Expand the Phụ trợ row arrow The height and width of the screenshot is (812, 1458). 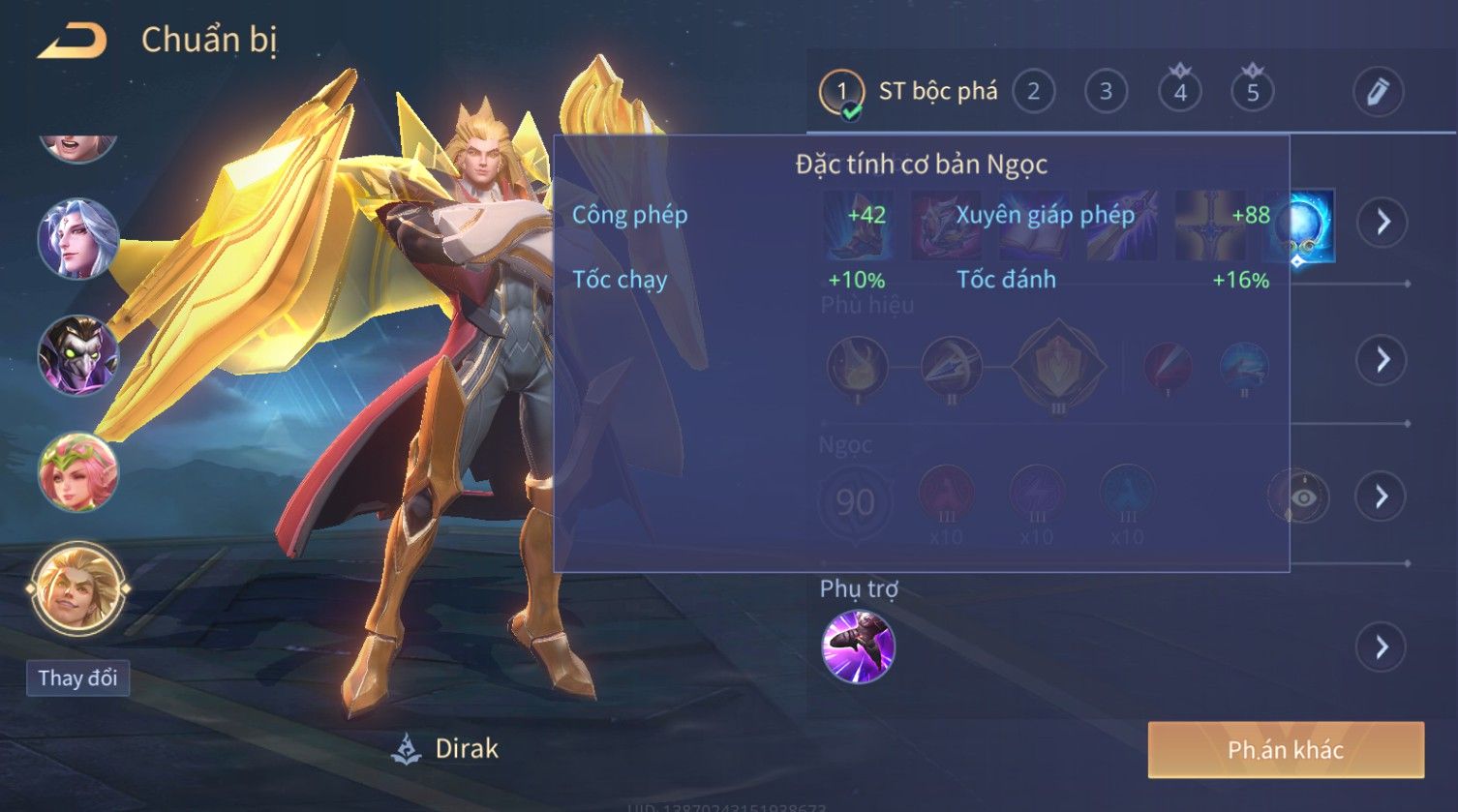coord(1382,647)
